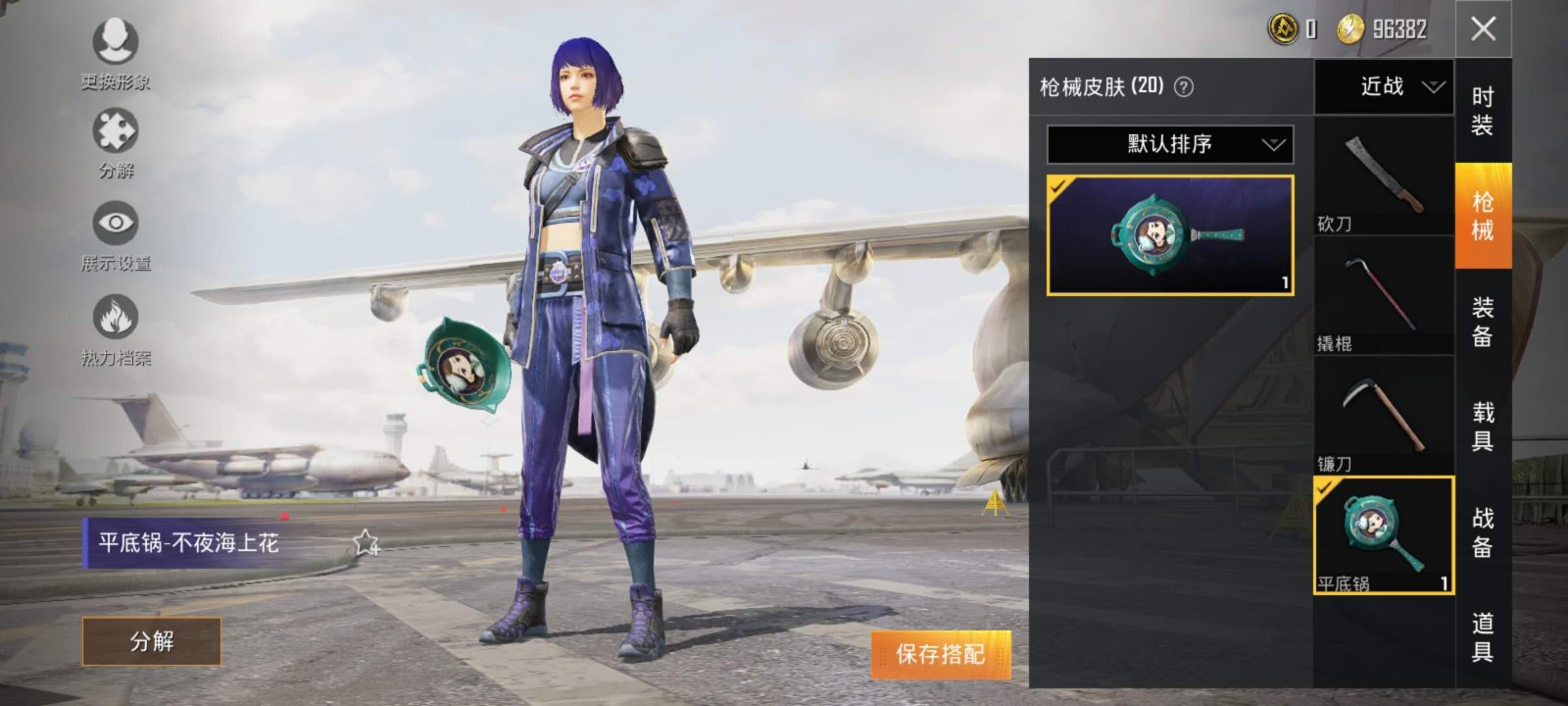Select the equipped teal frying pan skin

pyautogui.click(x=1170, y=235)
